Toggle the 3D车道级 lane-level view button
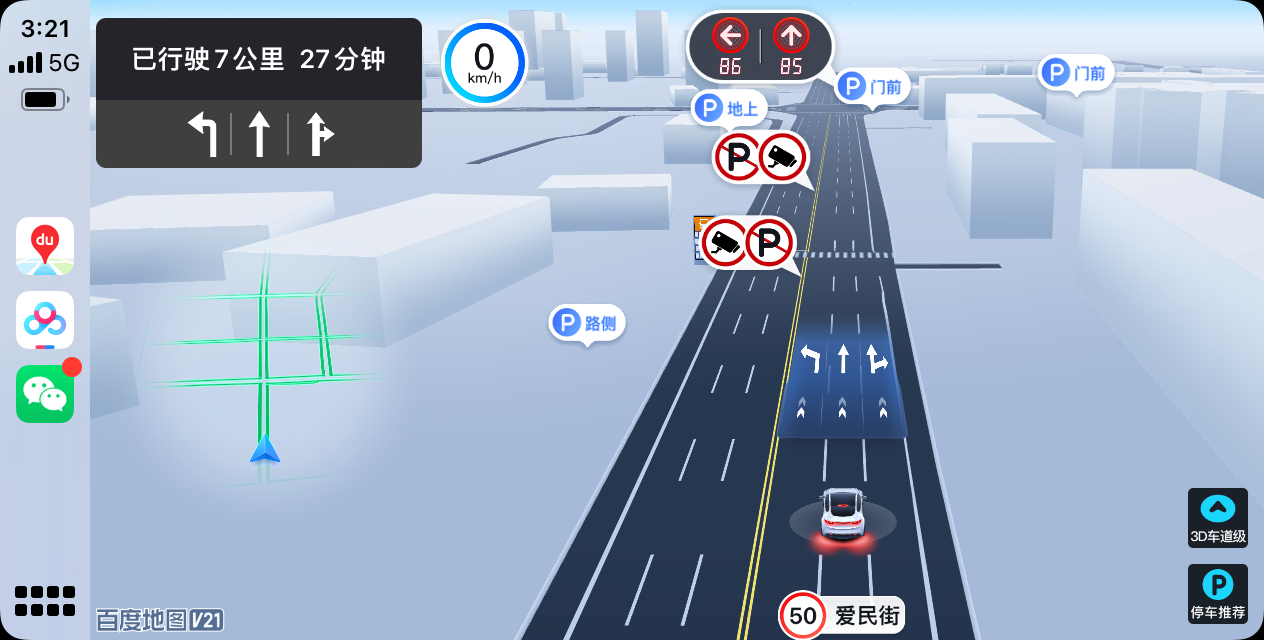This screenshot has height=640, width=1264. [x=1217, y=518]
